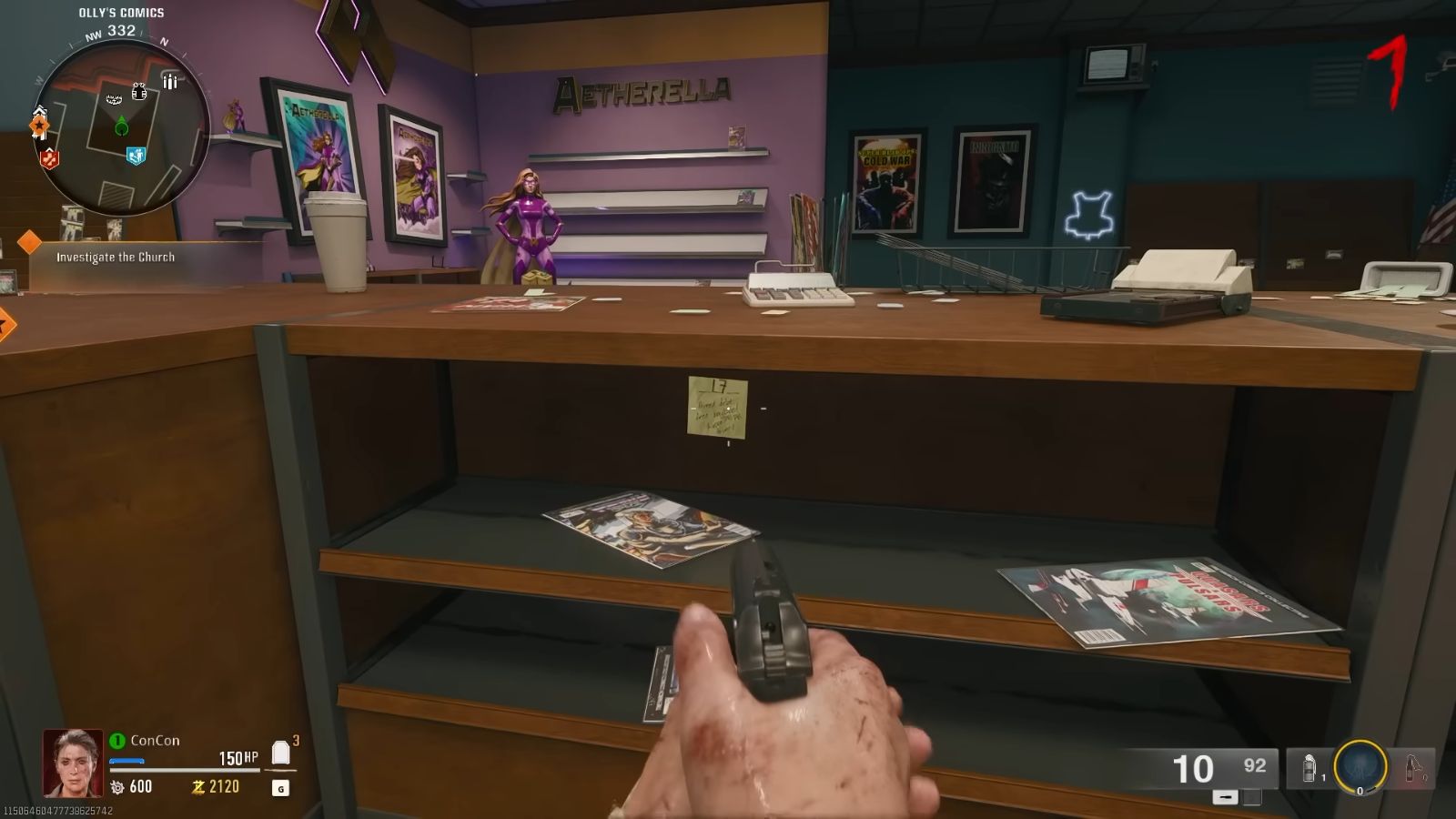
Task: Click the blue perk machine icon on the minimap
Action: [x=136, y=156]
